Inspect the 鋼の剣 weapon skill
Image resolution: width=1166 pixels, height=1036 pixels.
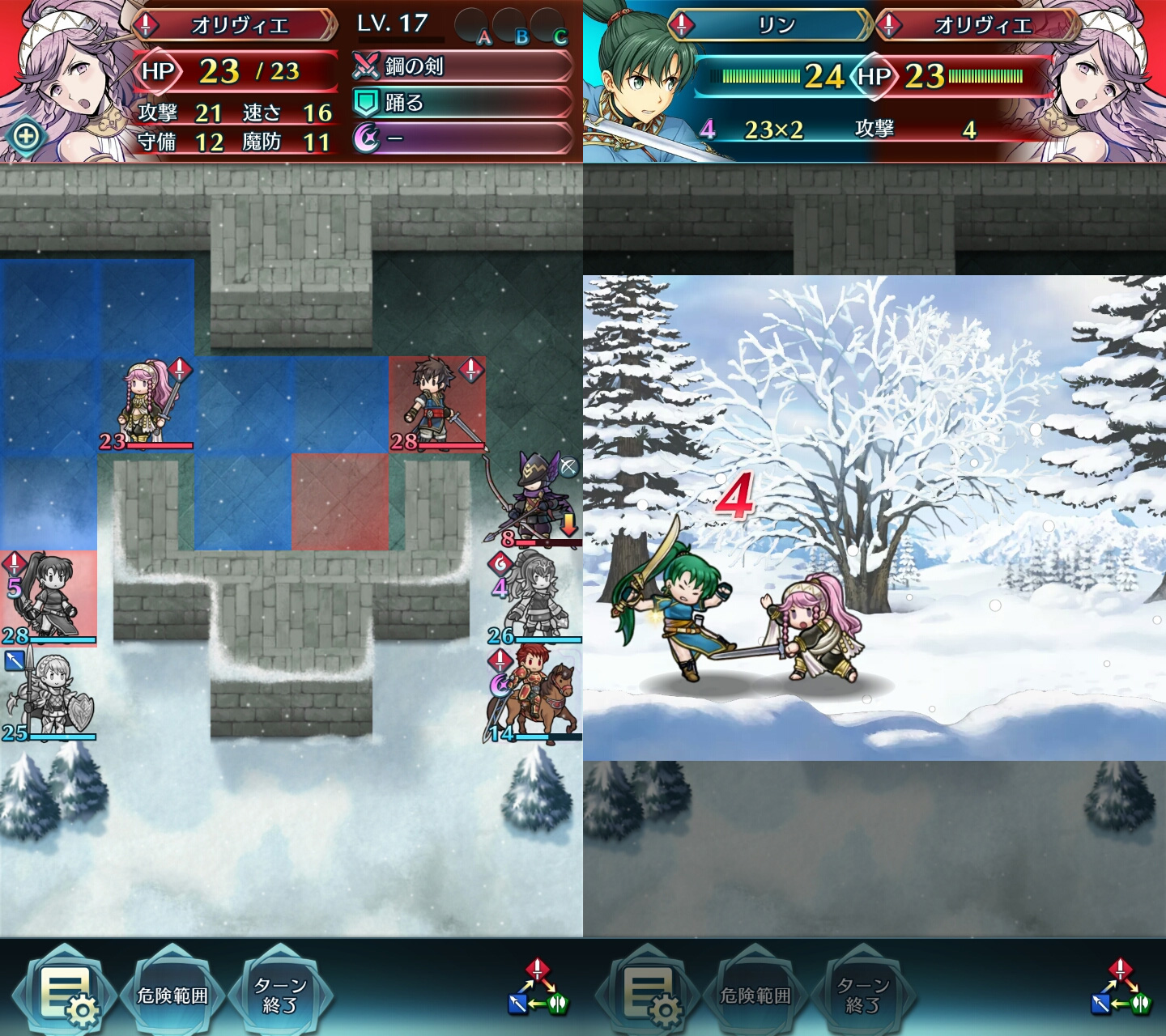462,66
